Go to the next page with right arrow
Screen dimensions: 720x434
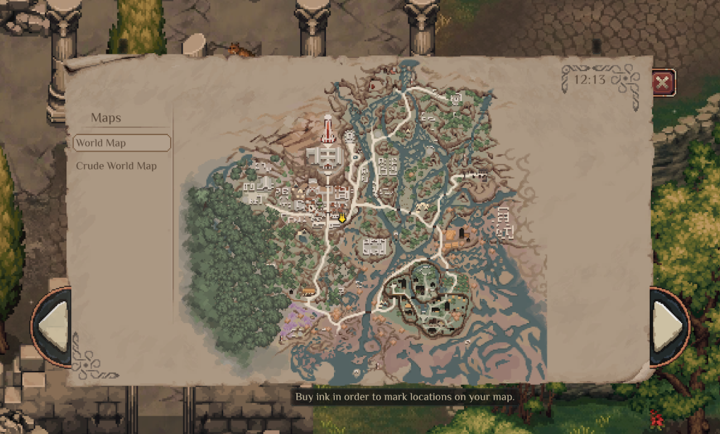pyautogui.click(x=670, y=325)
